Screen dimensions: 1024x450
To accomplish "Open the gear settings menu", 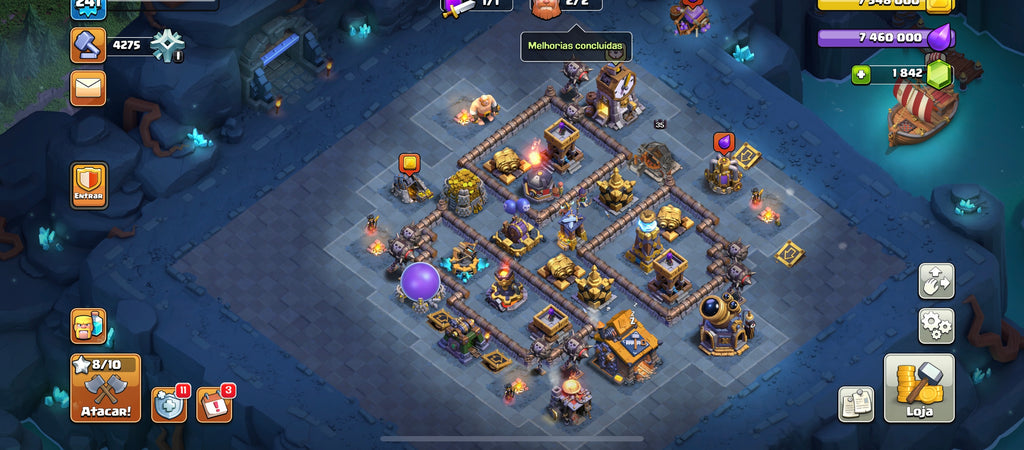I will click(x=936, y=326).
